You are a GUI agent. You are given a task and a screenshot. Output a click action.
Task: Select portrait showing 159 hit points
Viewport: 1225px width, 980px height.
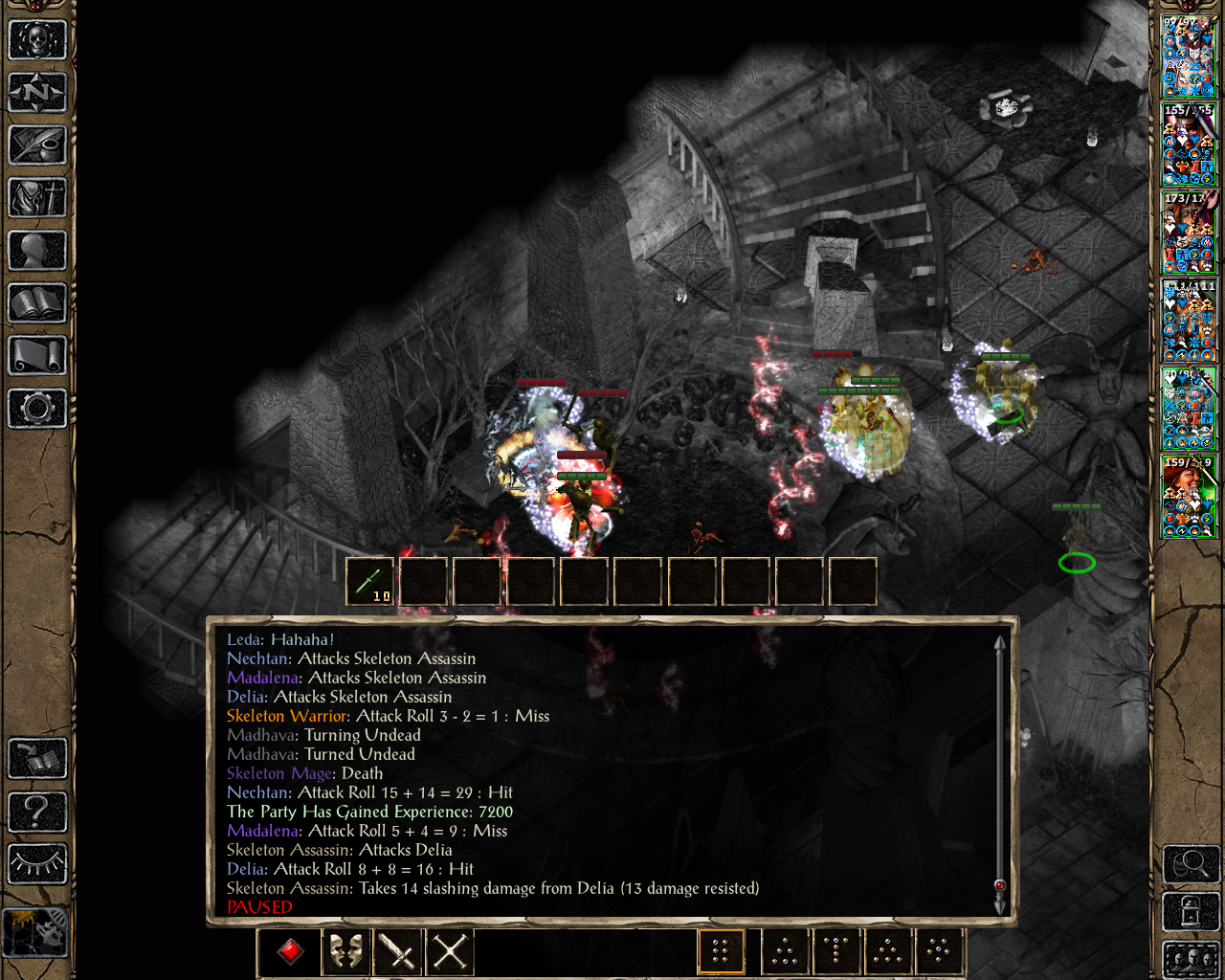pyautogui.click(x=1189, y=497)
